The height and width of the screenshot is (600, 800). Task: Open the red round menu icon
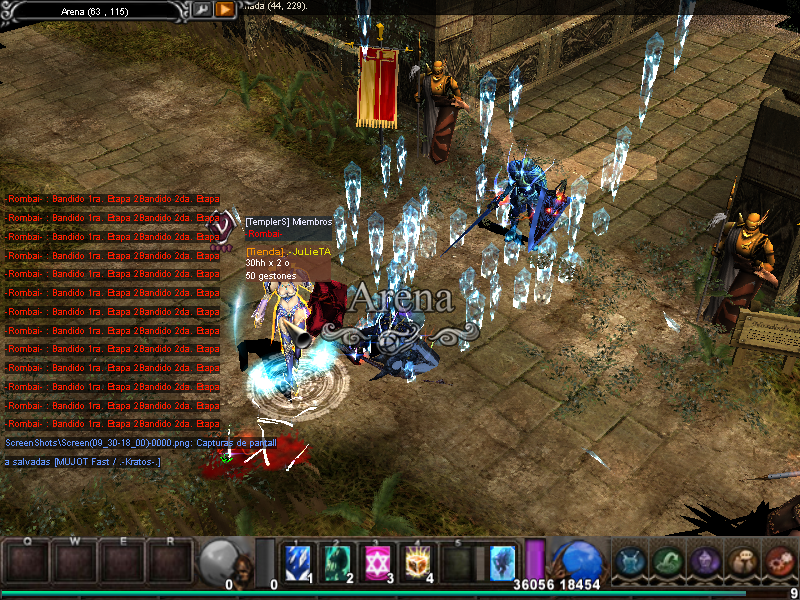click(779, 562)
